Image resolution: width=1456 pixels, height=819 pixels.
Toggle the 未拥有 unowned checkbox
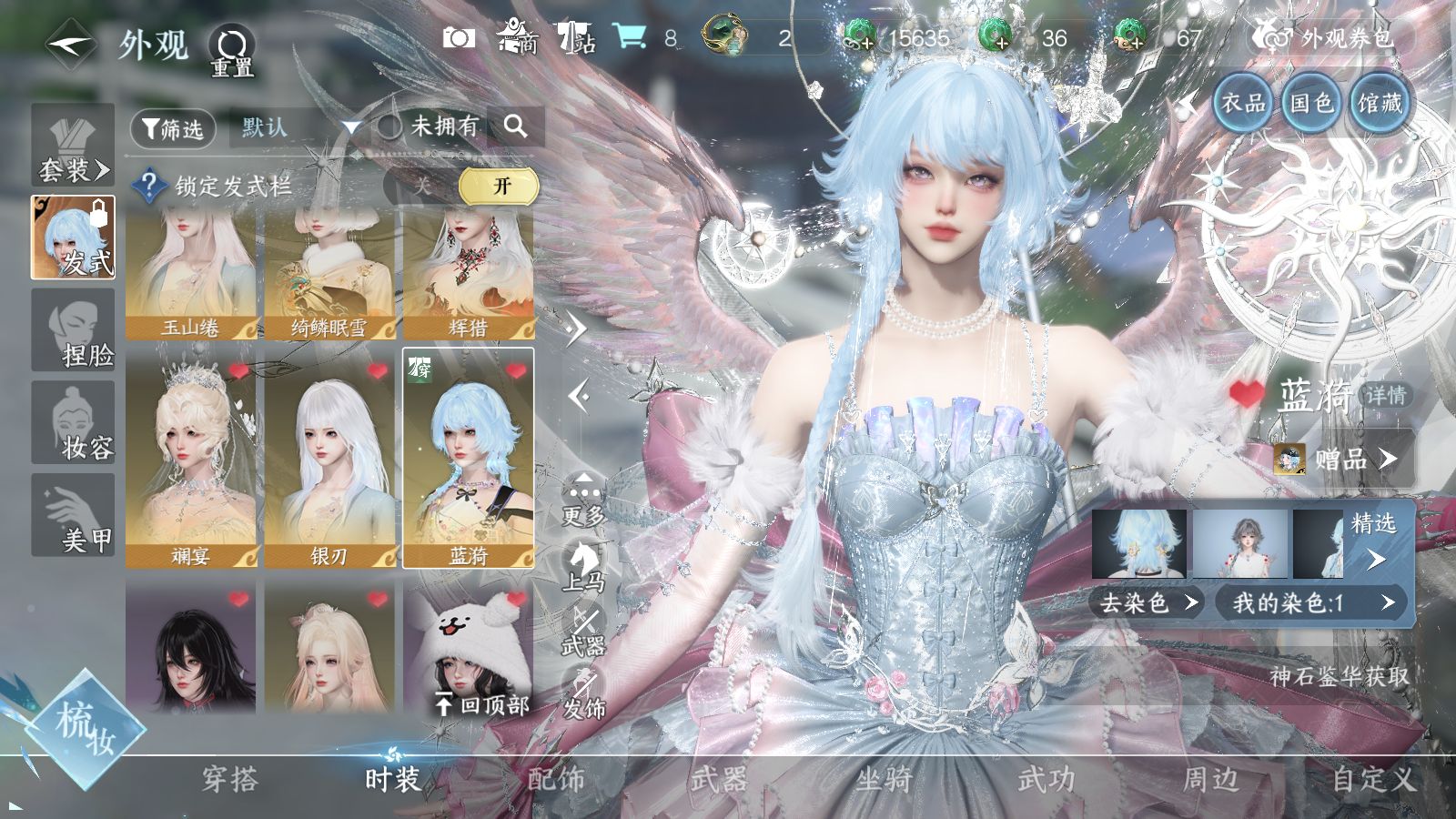coord(390,127)
